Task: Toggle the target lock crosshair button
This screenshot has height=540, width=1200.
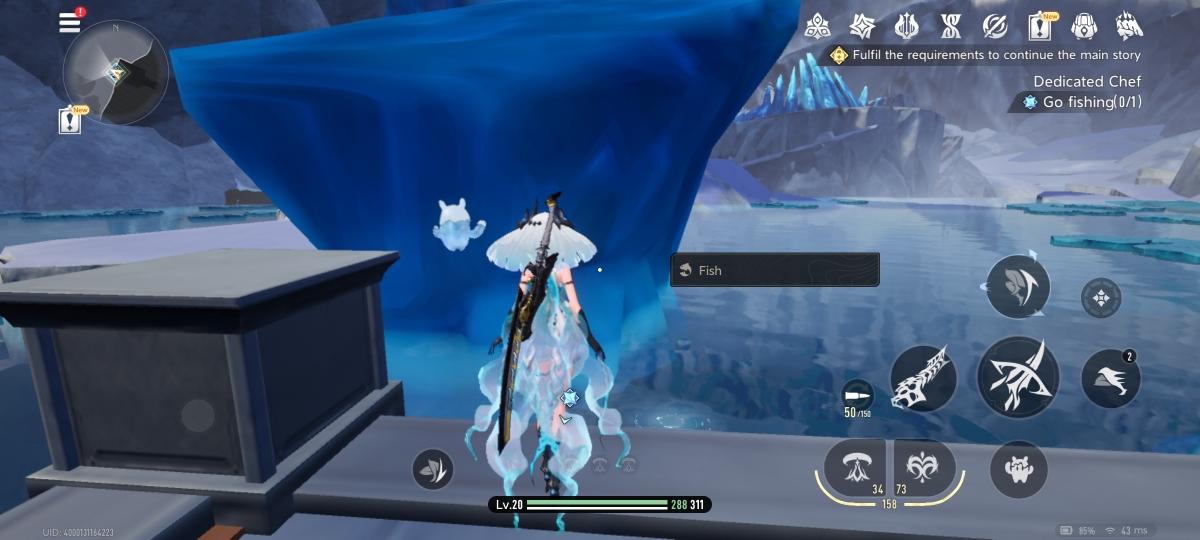Action: (x=1101, y=297)
